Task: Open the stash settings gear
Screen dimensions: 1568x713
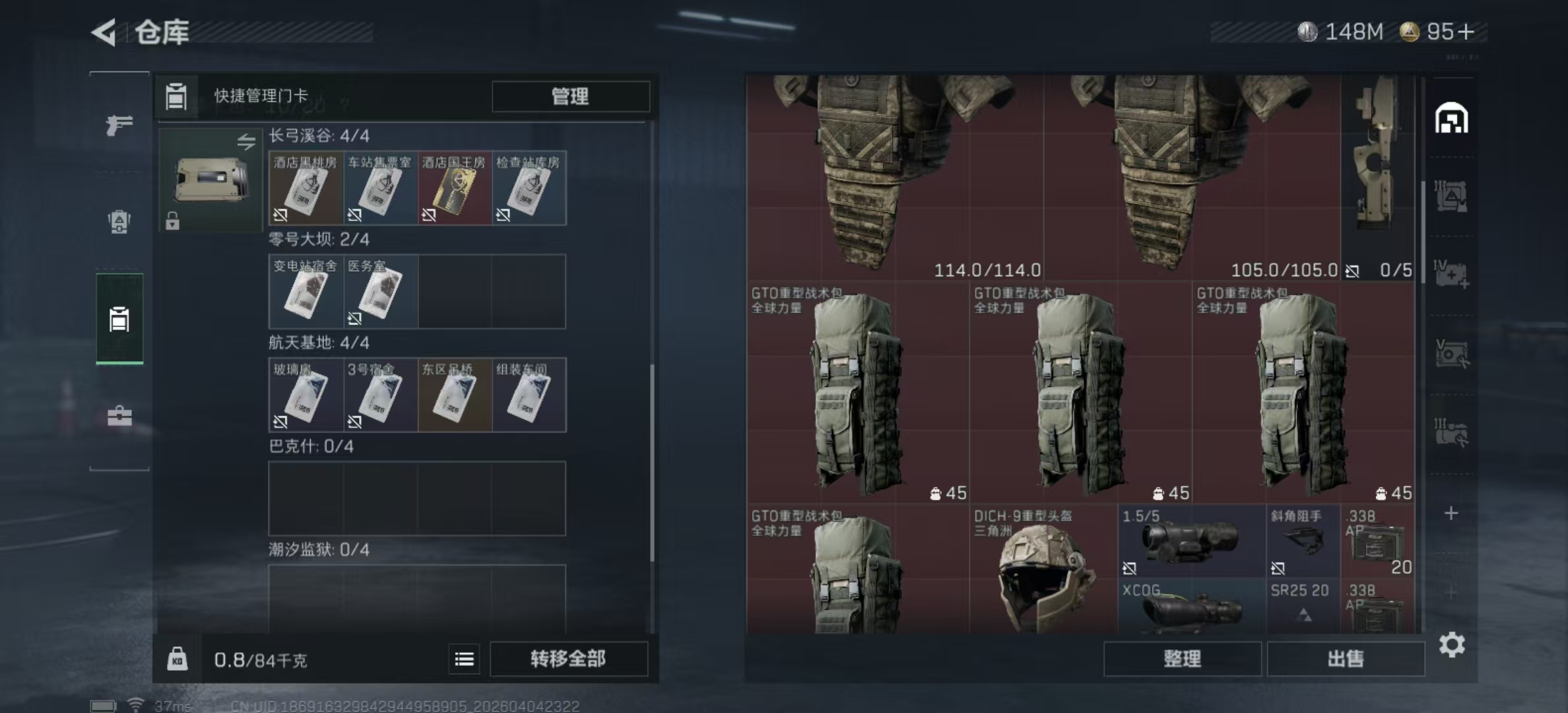Action: pyautogui.click(x=1452, y=644)
